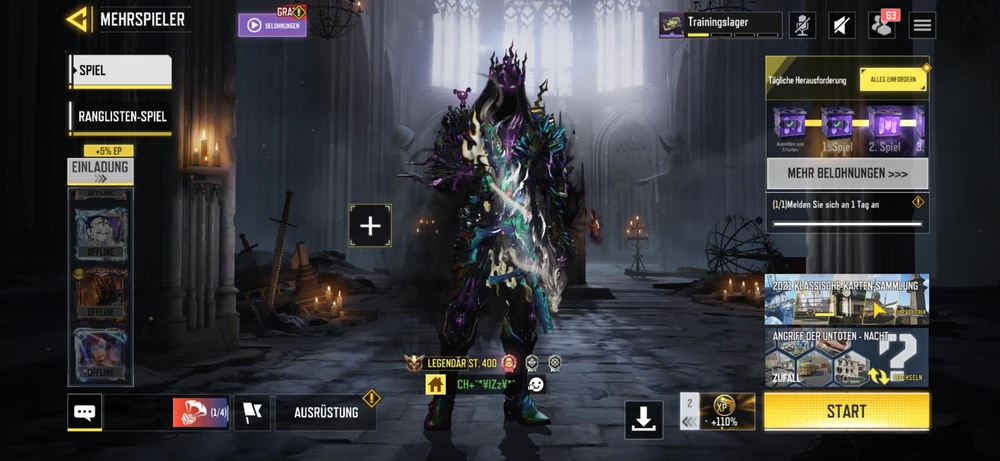Open AUSRÜSTUNG loadout menu
This screenshot has width=1000, height=461.
click(x=326, y=412)
